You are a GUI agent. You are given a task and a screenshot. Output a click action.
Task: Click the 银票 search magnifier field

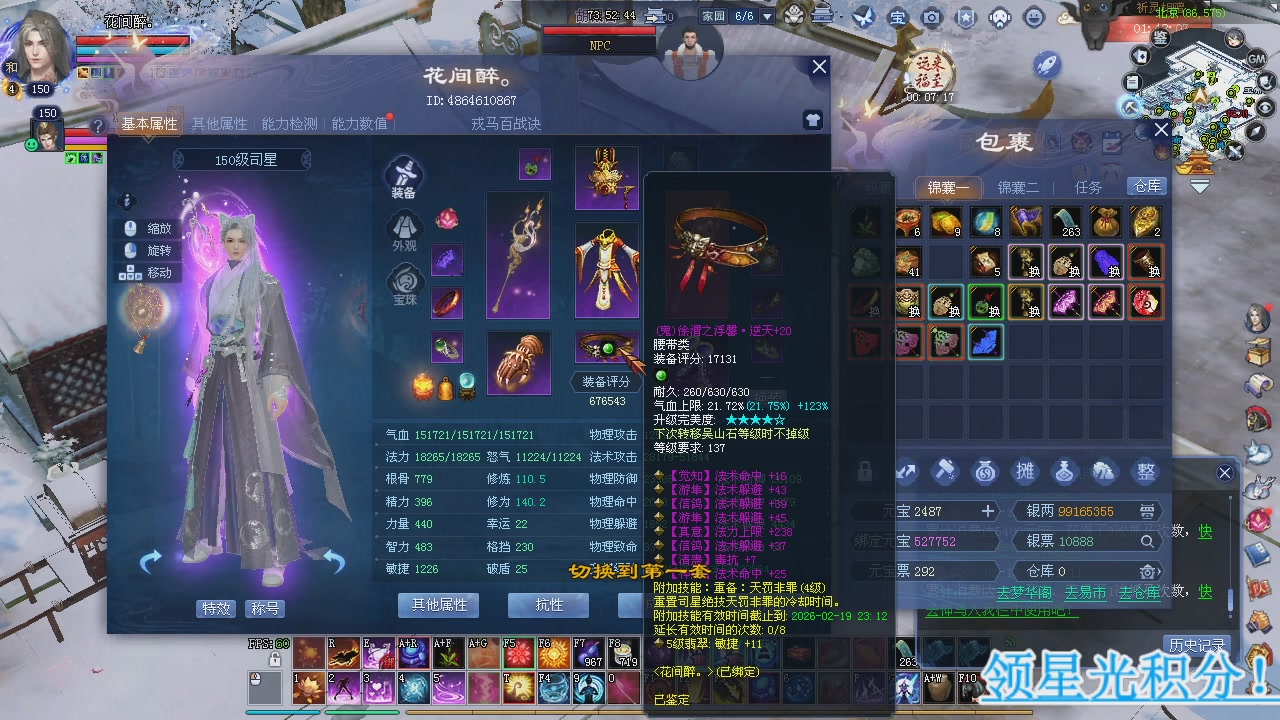click(x=1145, y=541)
